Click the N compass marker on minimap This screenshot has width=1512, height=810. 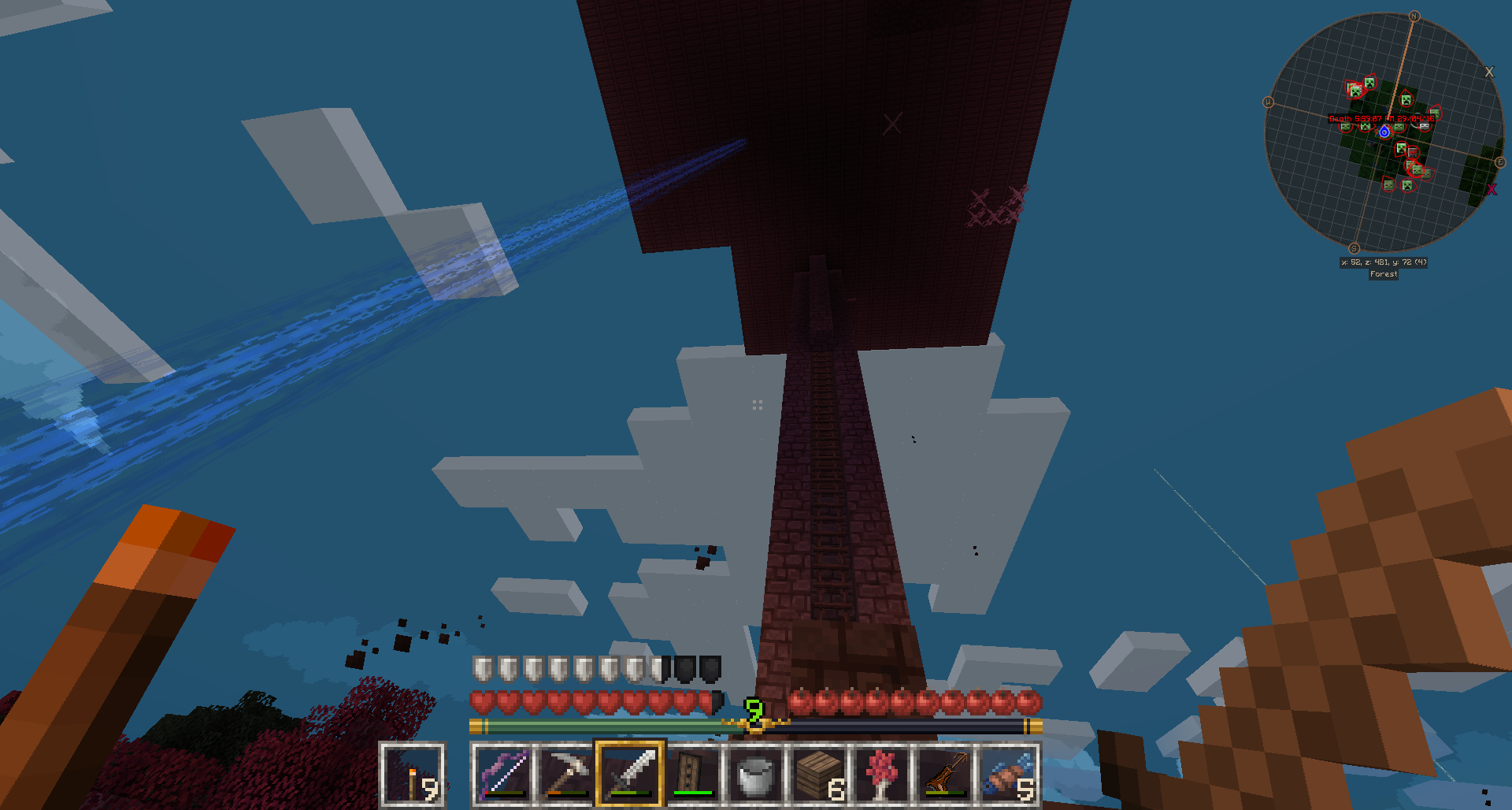[x=1414, y=17]
